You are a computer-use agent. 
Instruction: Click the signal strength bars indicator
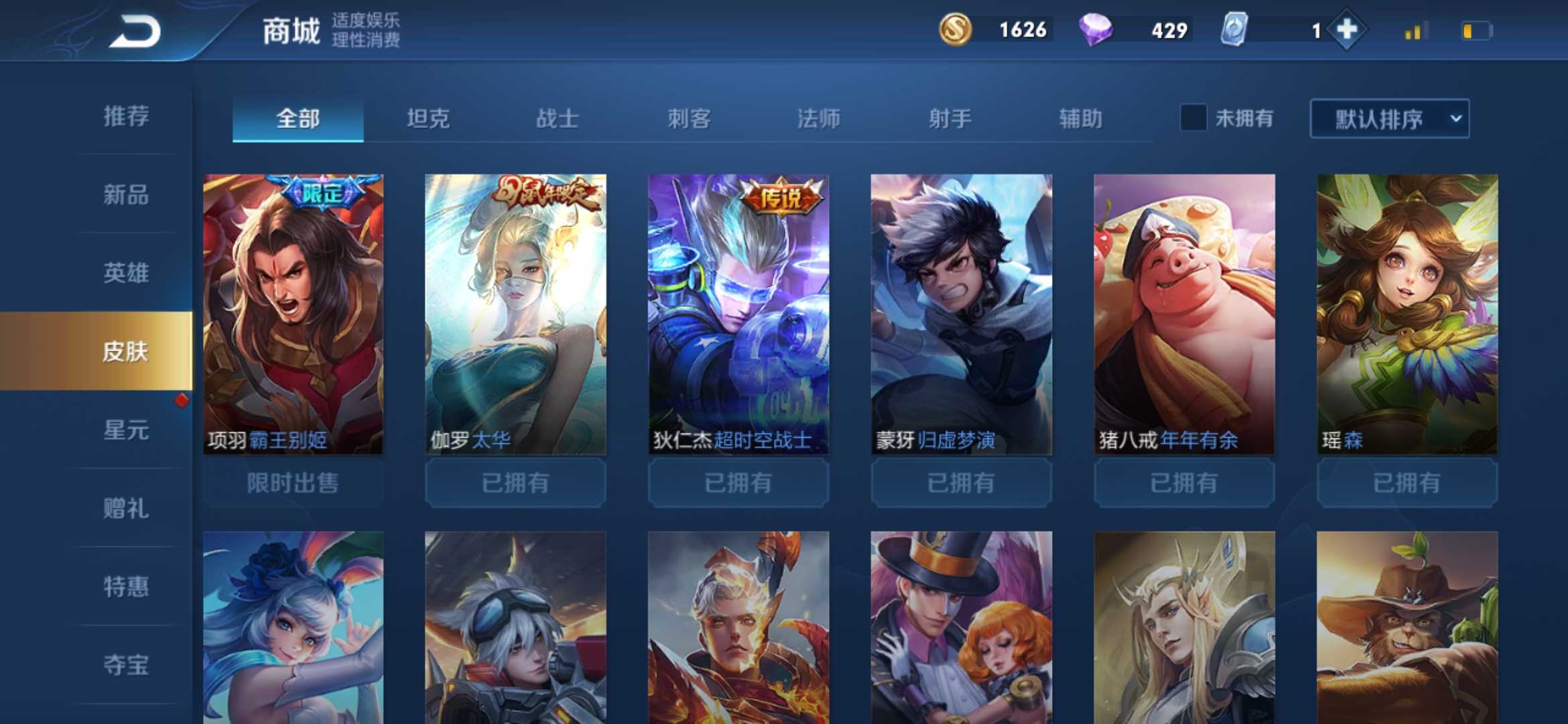tap(1416, 29)
